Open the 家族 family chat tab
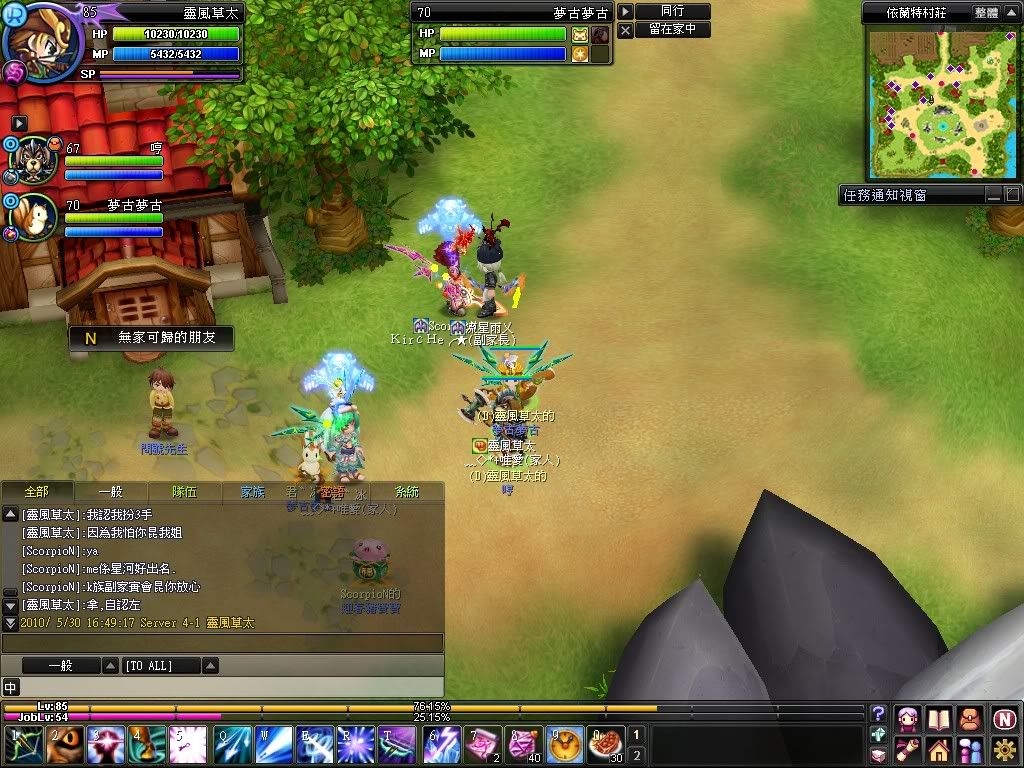 point(253,492)
